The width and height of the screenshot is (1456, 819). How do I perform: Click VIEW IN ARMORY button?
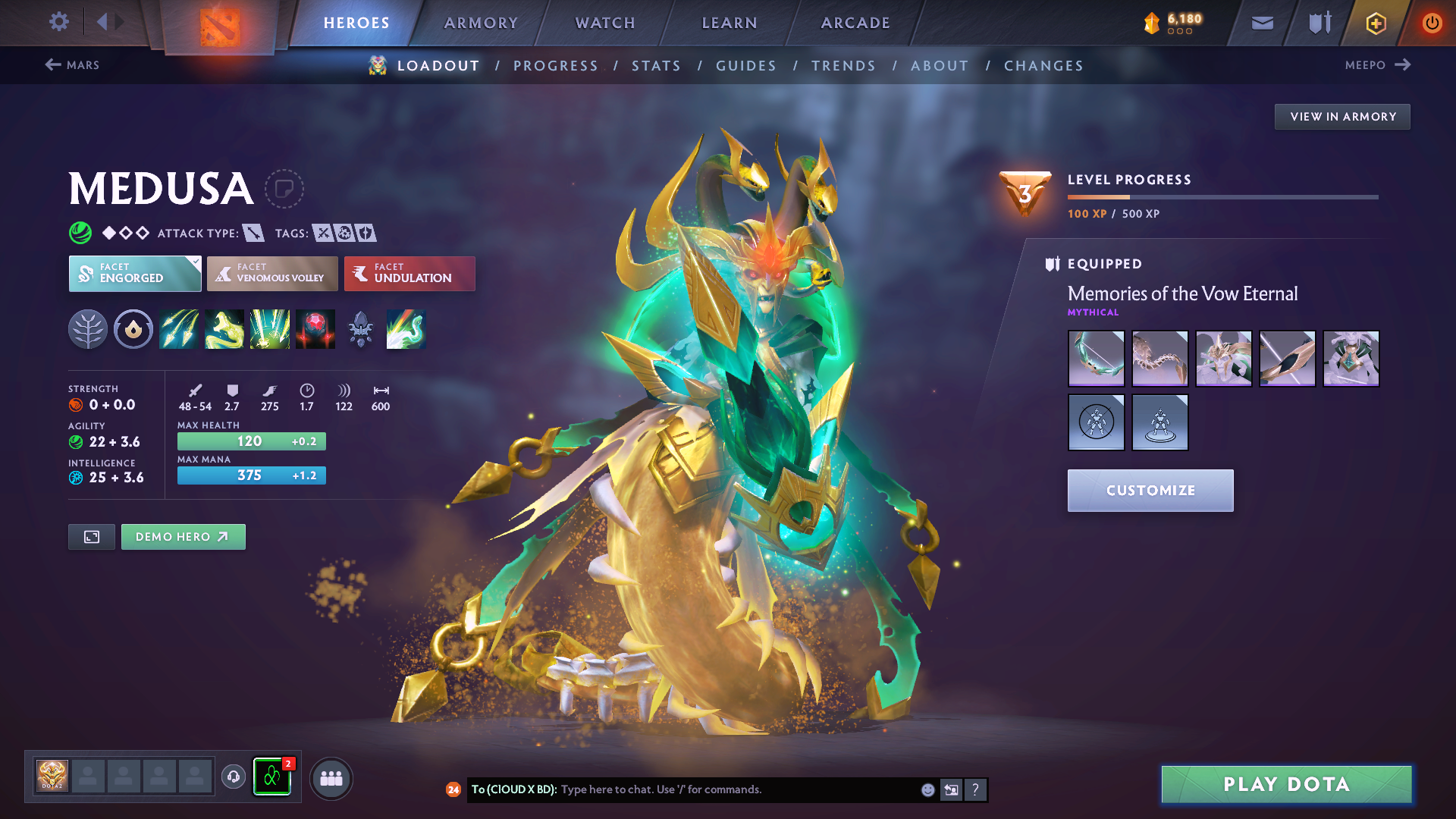tap(1341, 116)
